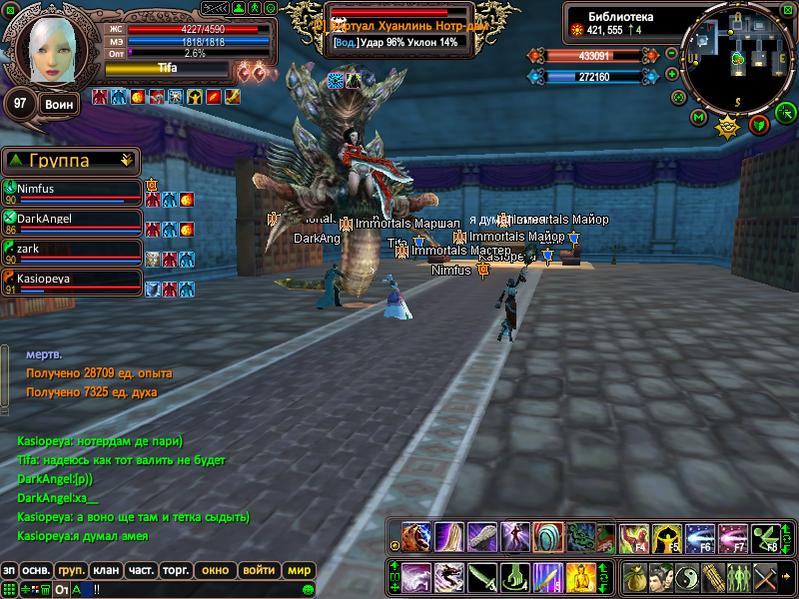This screenshot has height=599, width=799.
Task: Open the част. private chat tab
Action: (x=140, y=570)
